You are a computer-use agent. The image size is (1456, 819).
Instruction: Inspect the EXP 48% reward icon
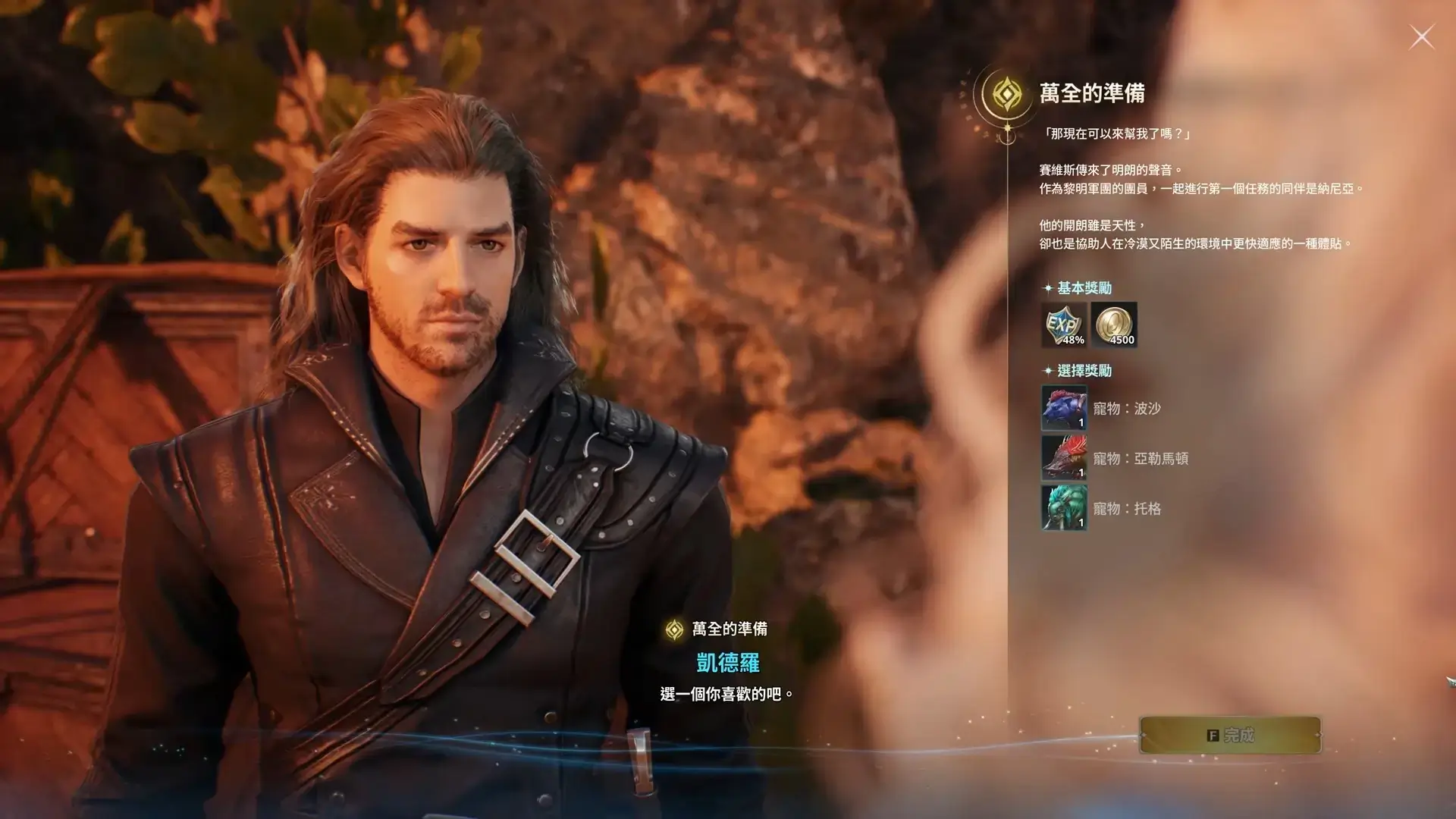point(1064,325)
